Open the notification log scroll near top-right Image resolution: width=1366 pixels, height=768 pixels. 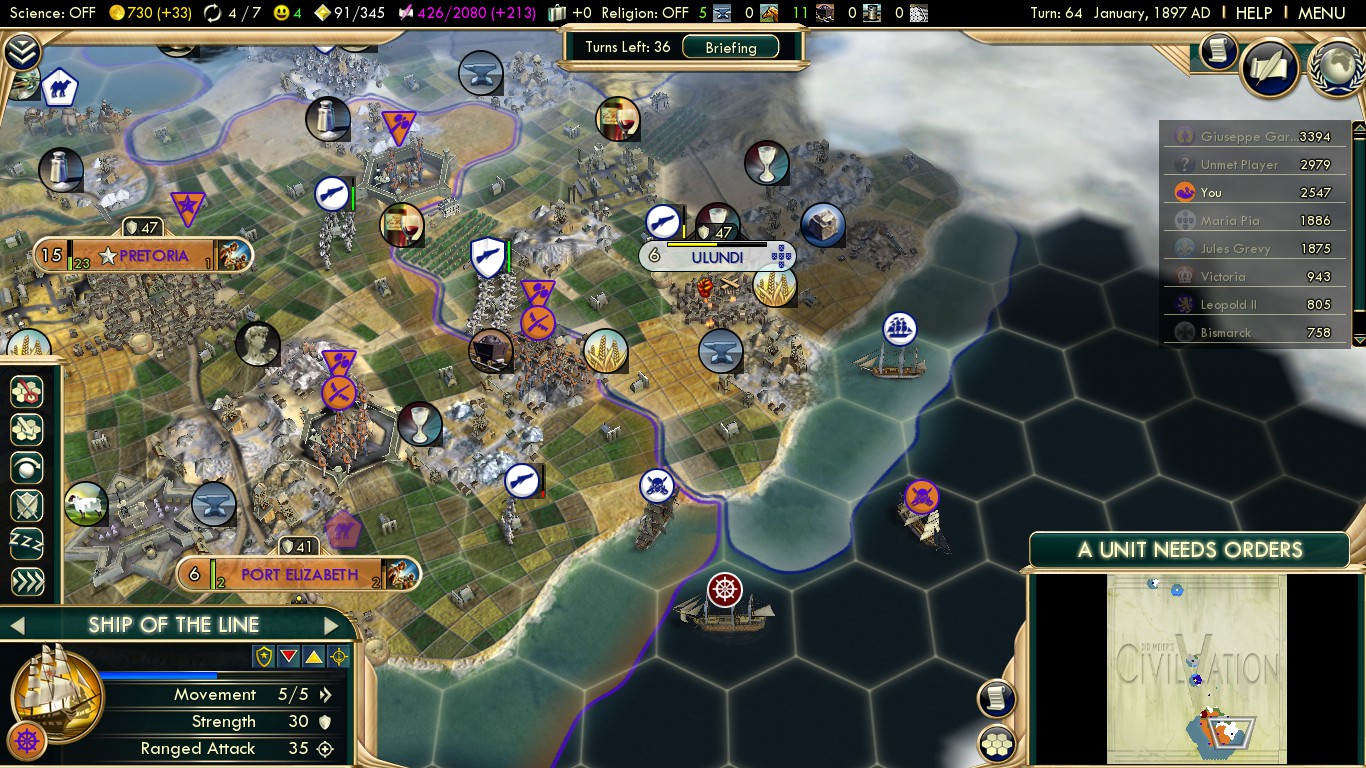point(1218,51)
